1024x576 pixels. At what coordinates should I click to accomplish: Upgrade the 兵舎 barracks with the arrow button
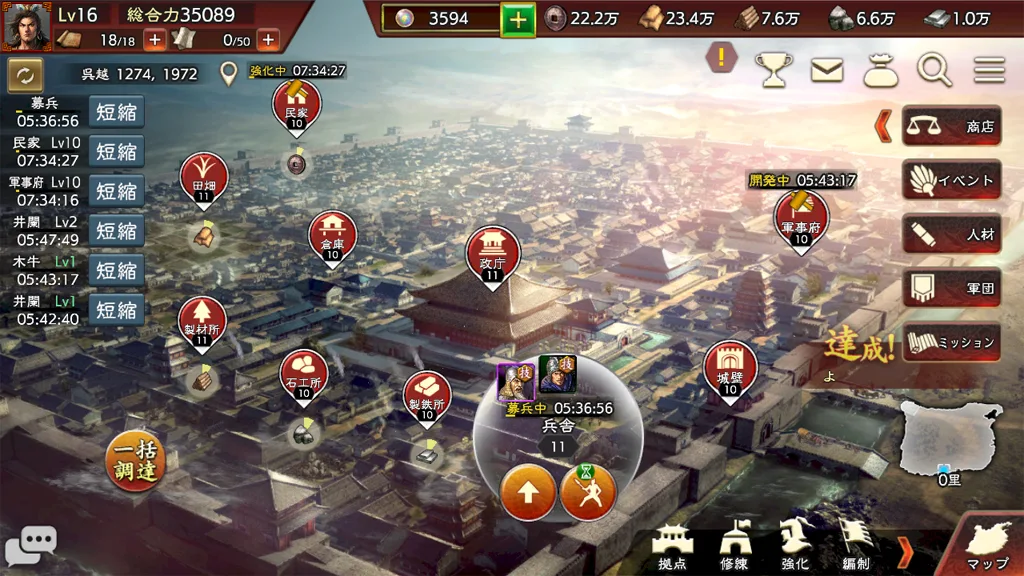528,492
